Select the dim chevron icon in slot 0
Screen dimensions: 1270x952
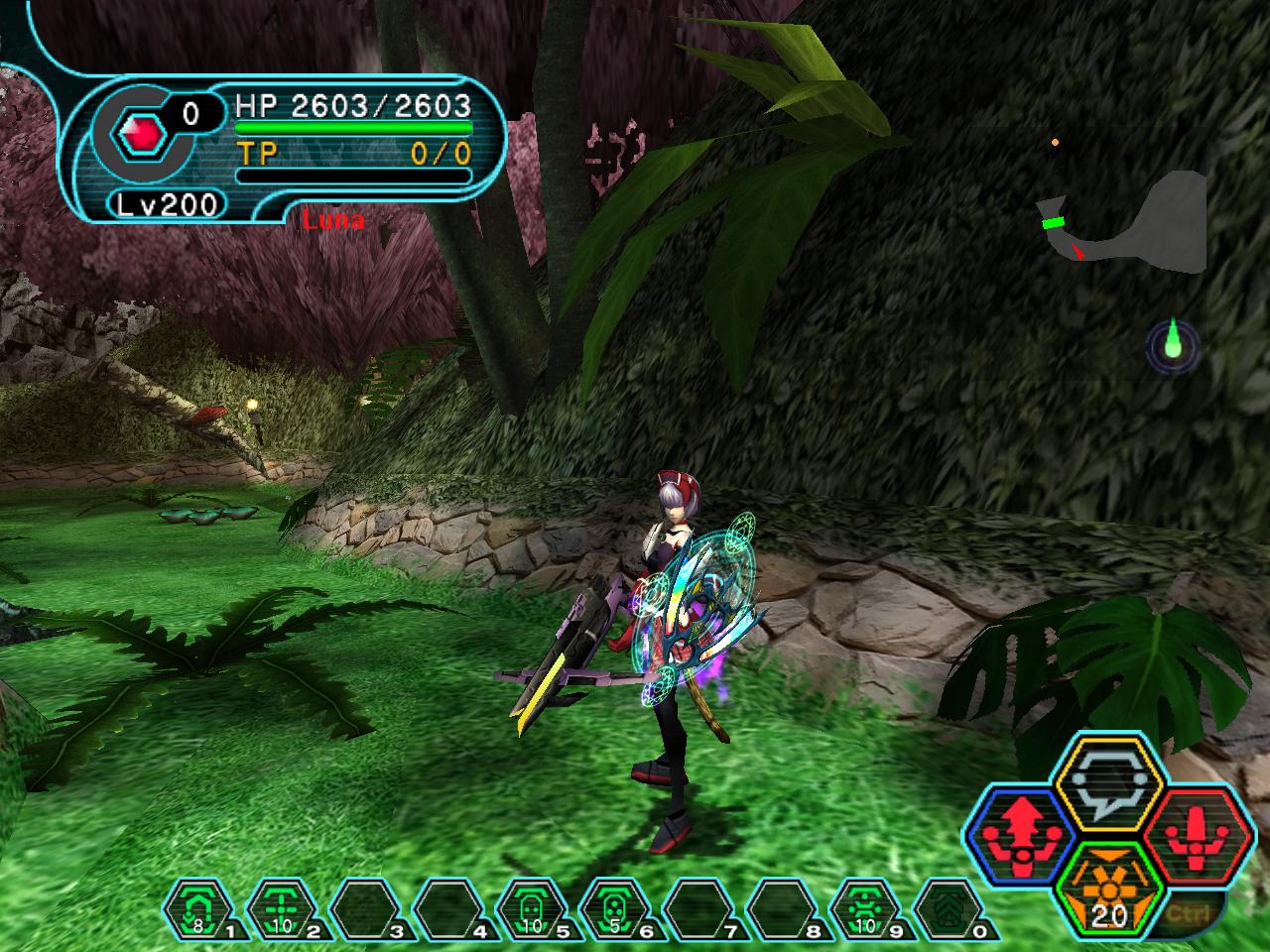(x=946, y=909)
